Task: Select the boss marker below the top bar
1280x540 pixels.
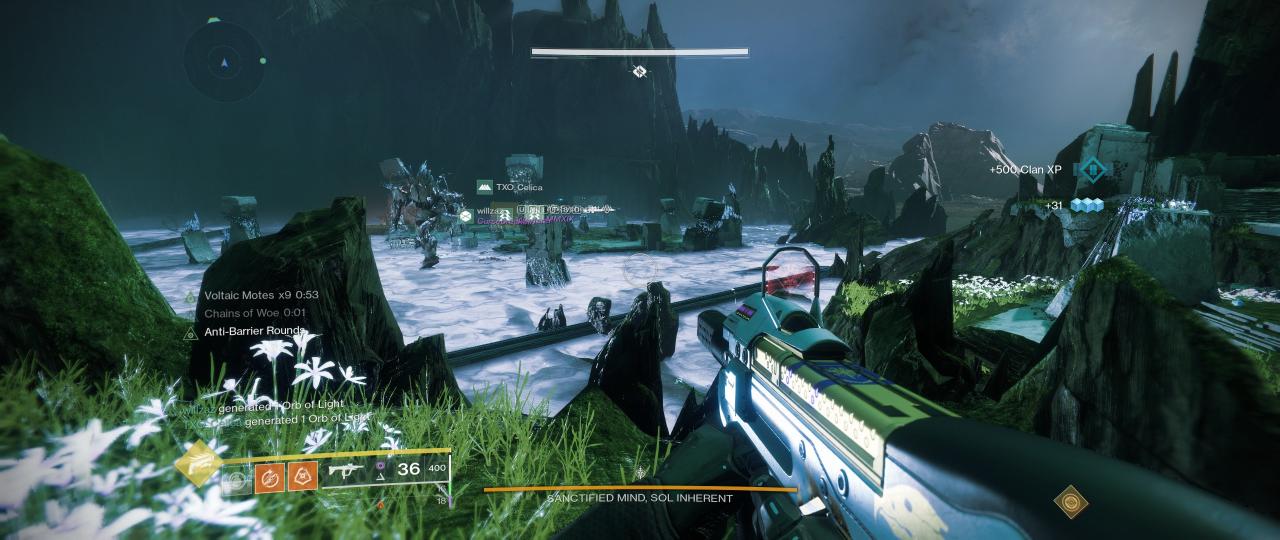Action: pos(639,71)
